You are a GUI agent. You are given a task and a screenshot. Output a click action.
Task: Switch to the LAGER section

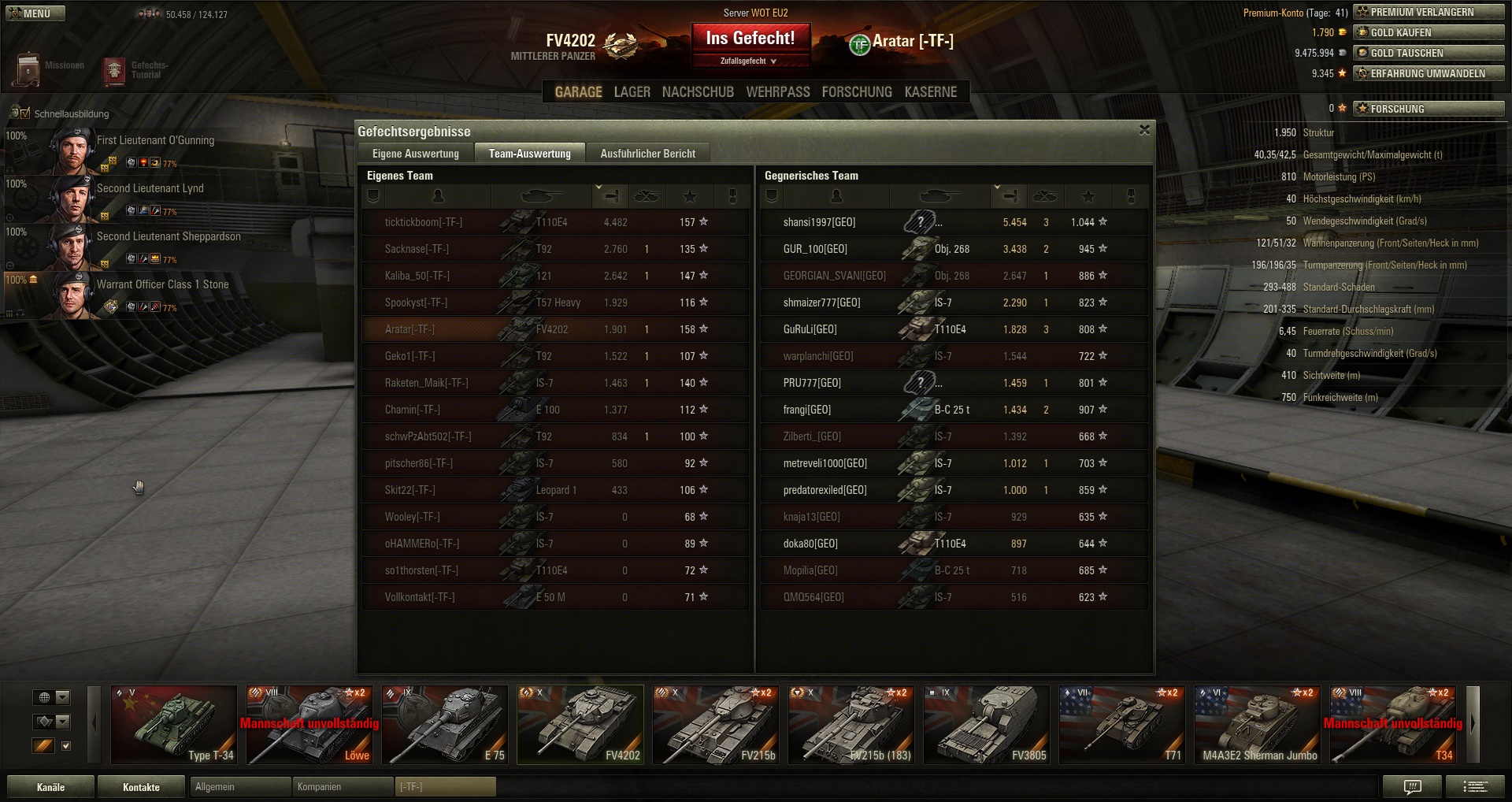click(x=632, y=92)
